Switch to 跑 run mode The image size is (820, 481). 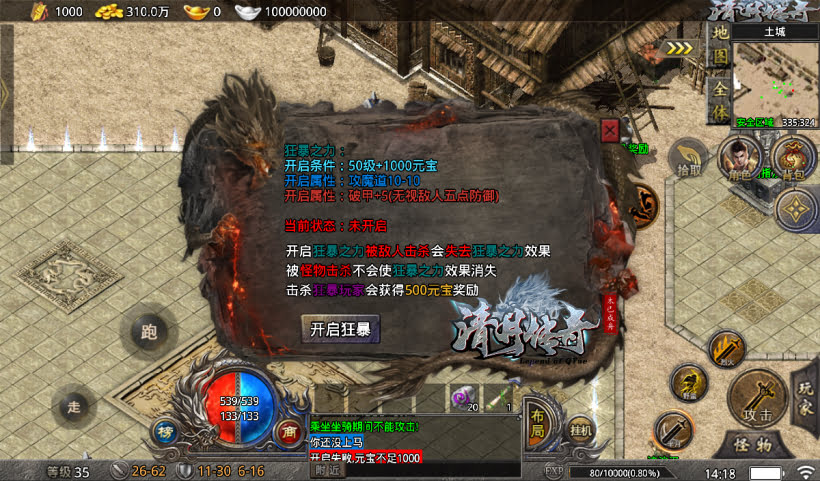point(150,333)
